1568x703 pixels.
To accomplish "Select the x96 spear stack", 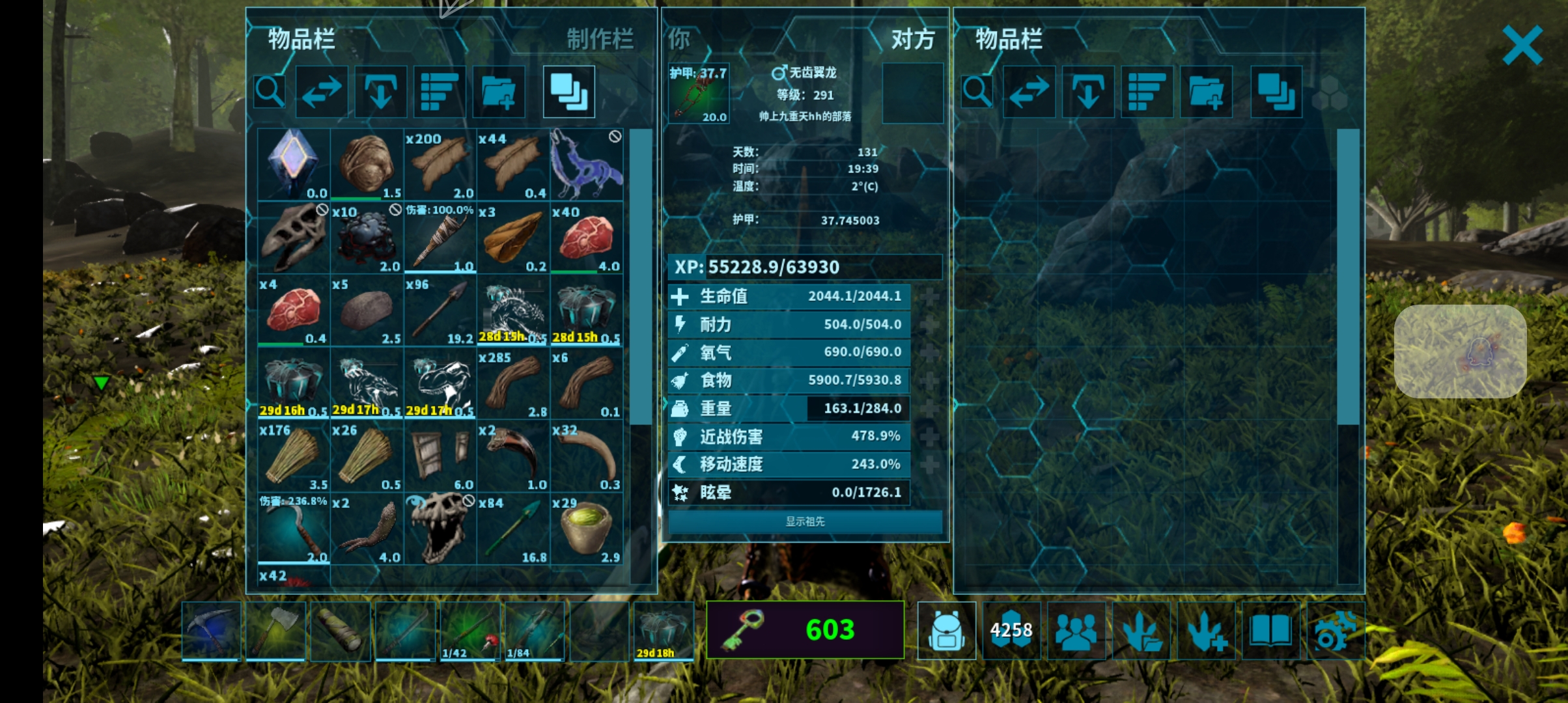I will tap(440, 310).
